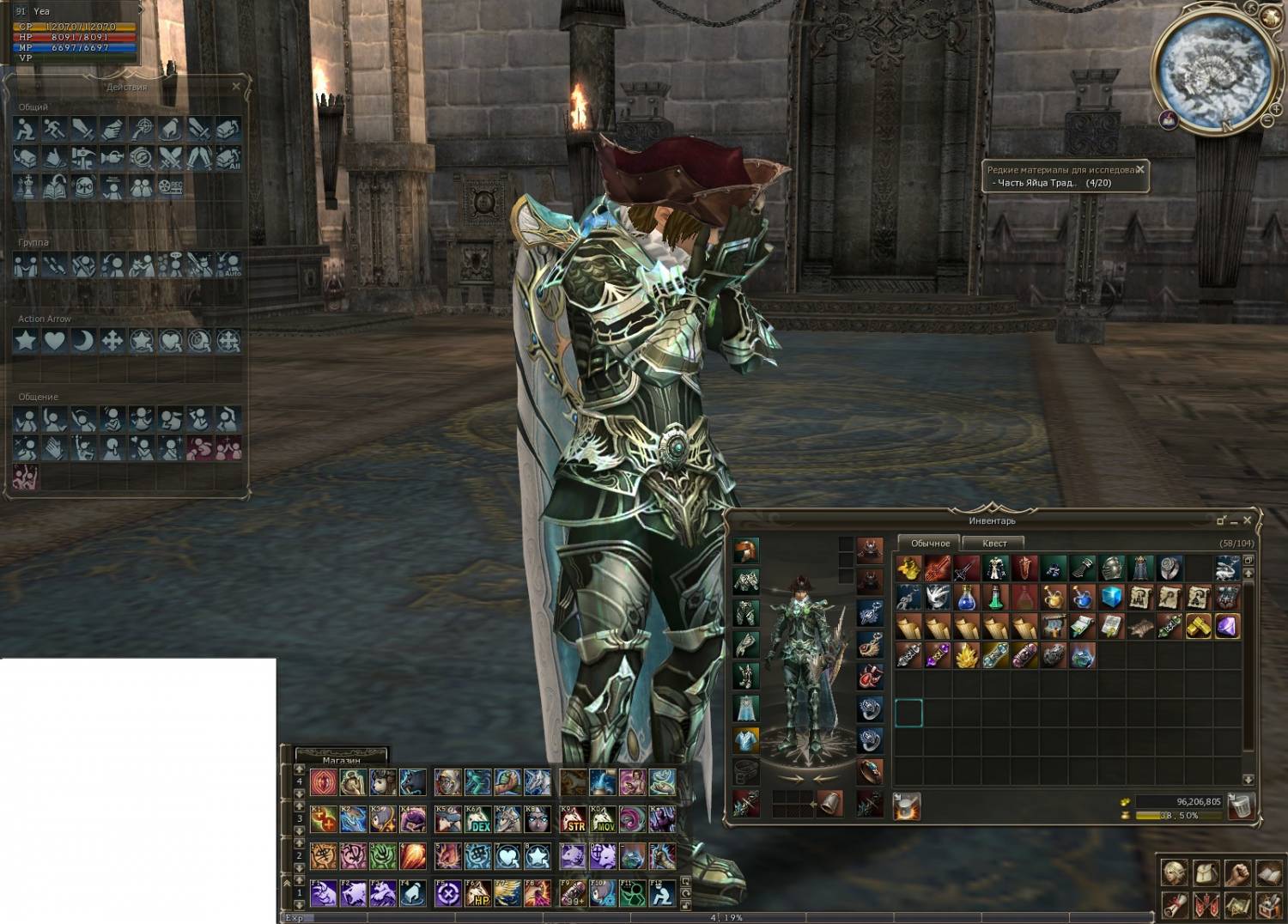Select the gold bars inventory item
The height and width of the screenshot is (924, 1288).
pos(1198,626)
